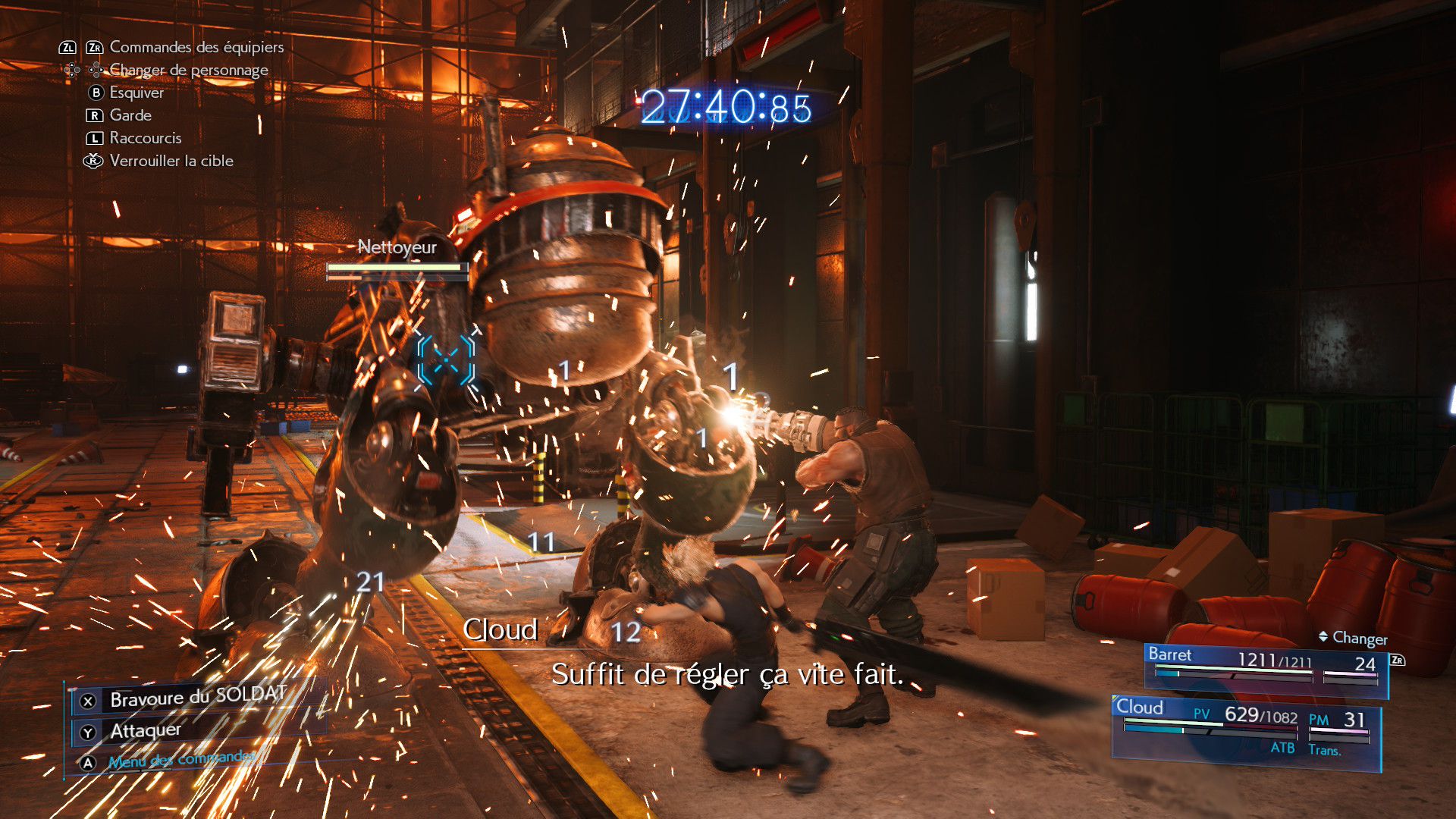Select Cloud's party status panel
1456x819 pixels.
[x=1245, y=728]
